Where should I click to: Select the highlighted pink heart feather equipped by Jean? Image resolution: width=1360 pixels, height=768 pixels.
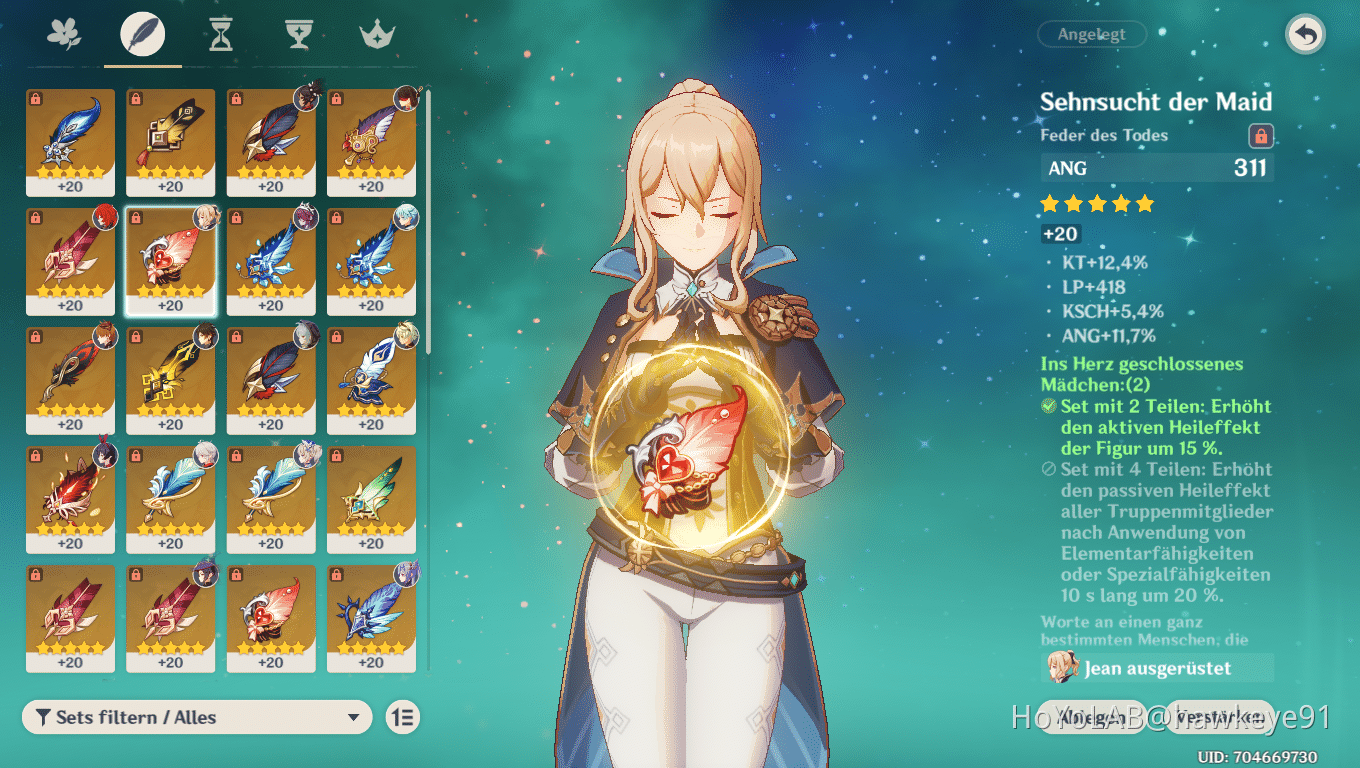click(x=170, y=260)
